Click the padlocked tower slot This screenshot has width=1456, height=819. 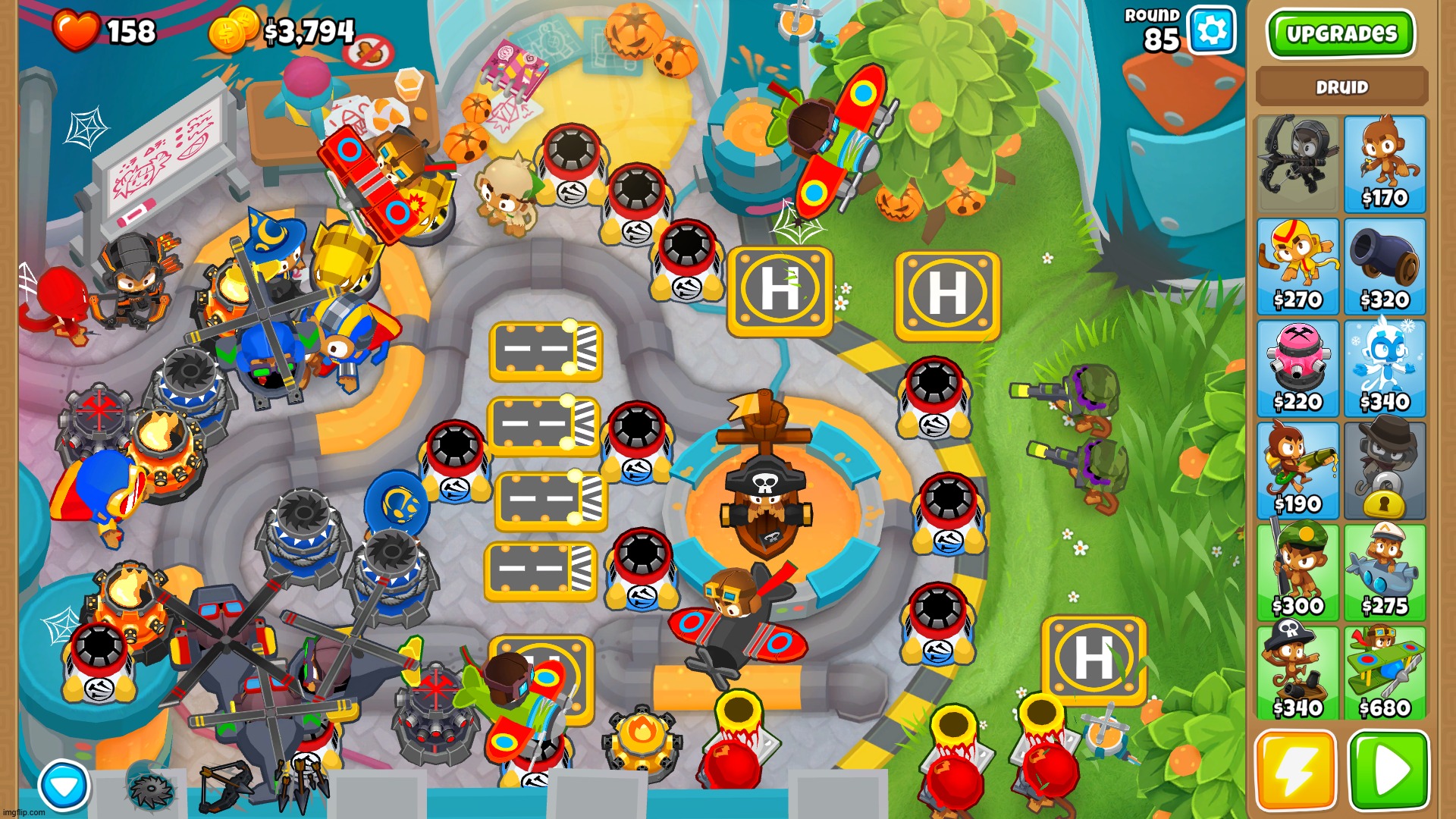(1385, 471)
